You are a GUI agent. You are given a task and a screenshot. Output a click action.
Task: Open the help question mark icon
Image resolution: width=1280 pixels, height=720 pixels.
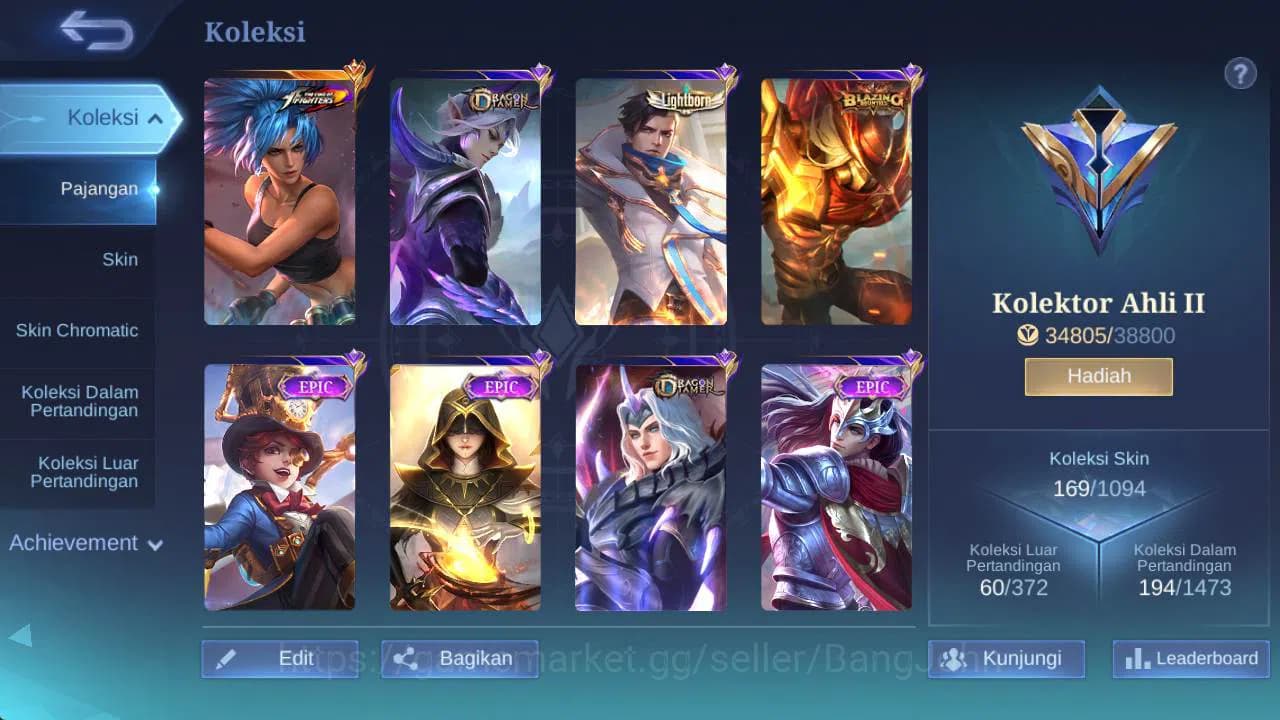1240,73
